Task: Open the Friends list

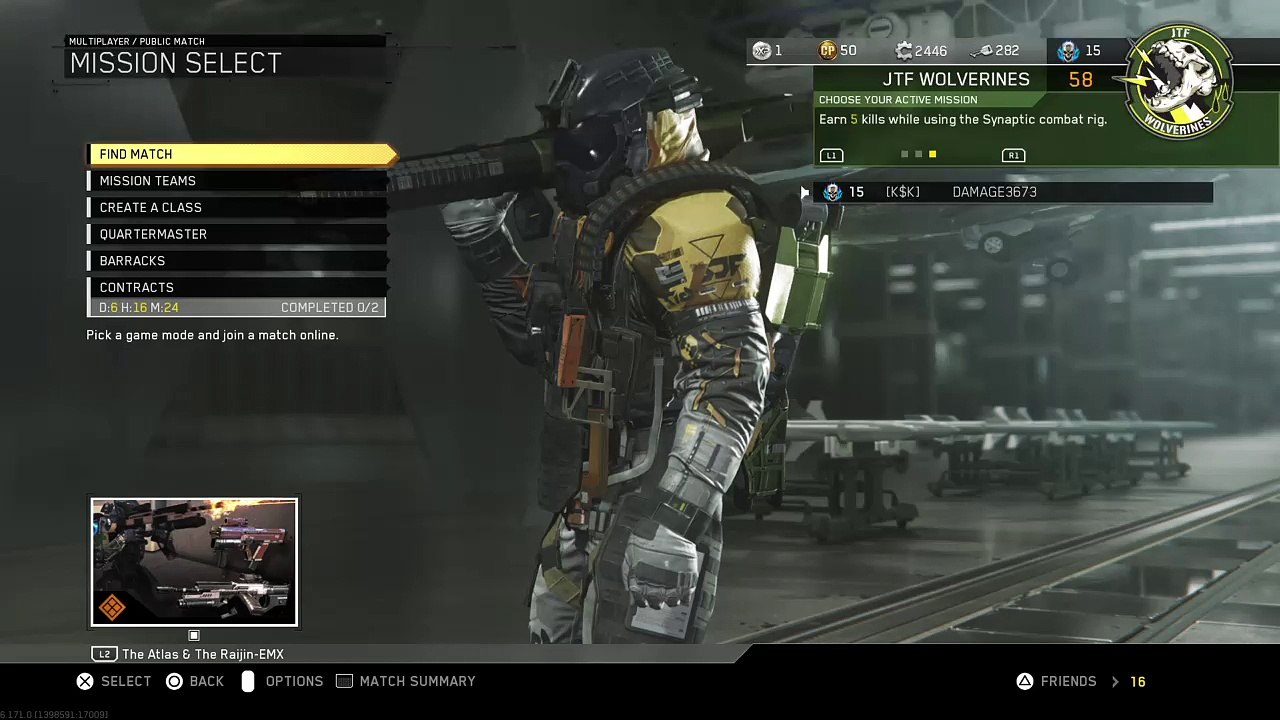Action: [x=1068, y=681]
